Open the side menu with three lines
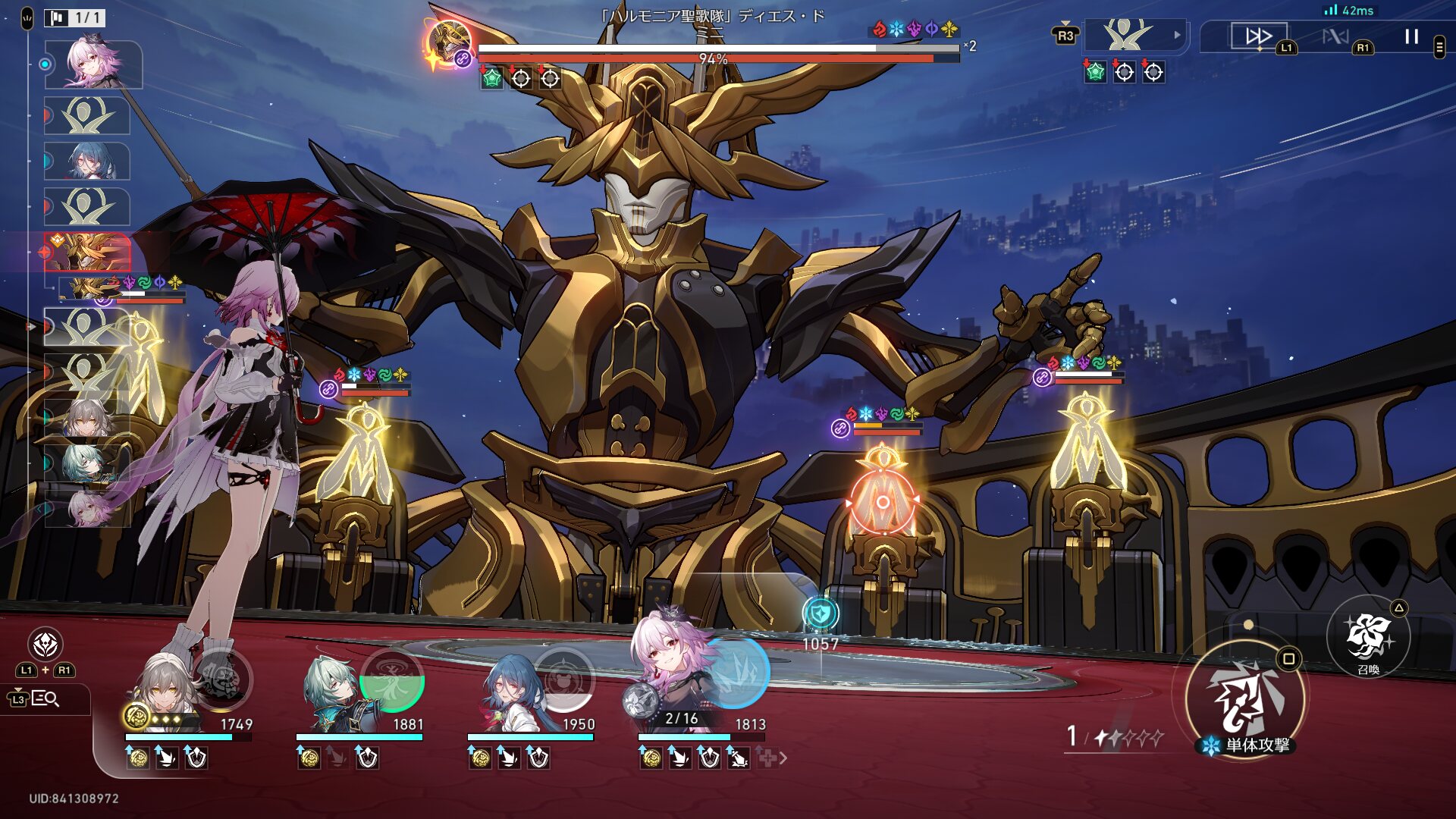Image resolution: width=1456 pixels, height=819 pixels. (1439, 47)
